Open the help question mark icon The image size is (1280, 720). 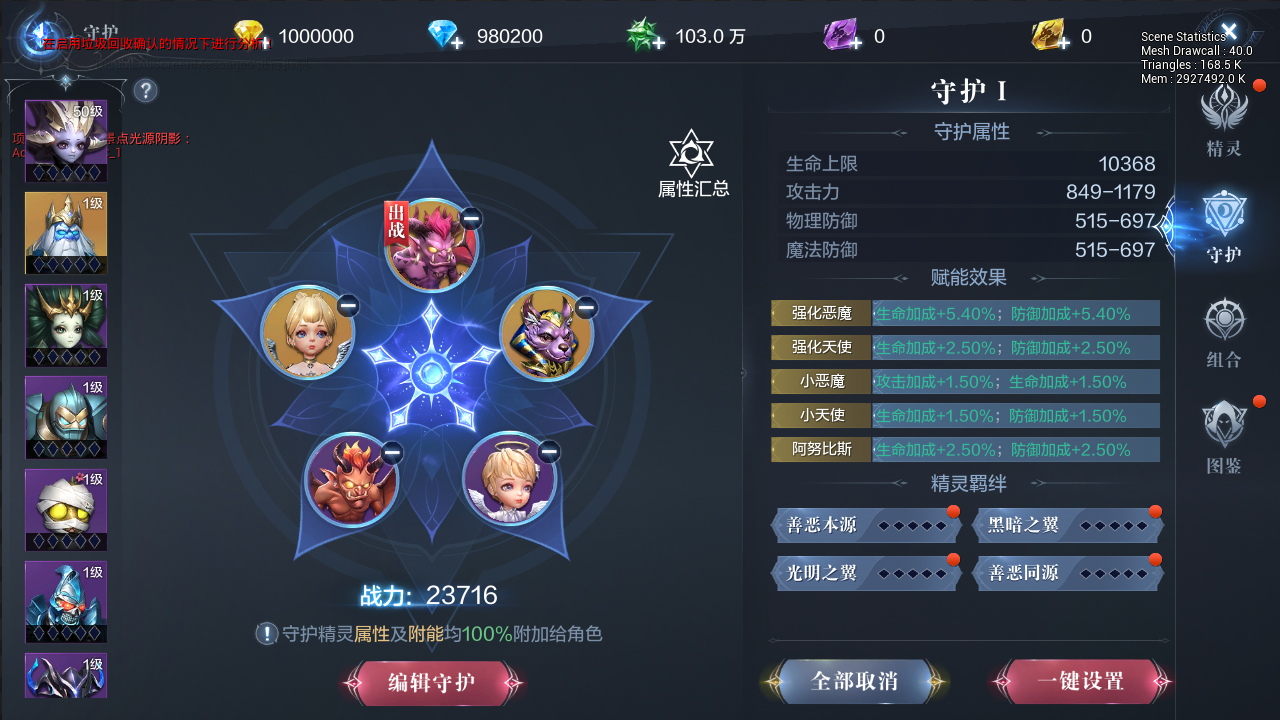click(146, 91)
